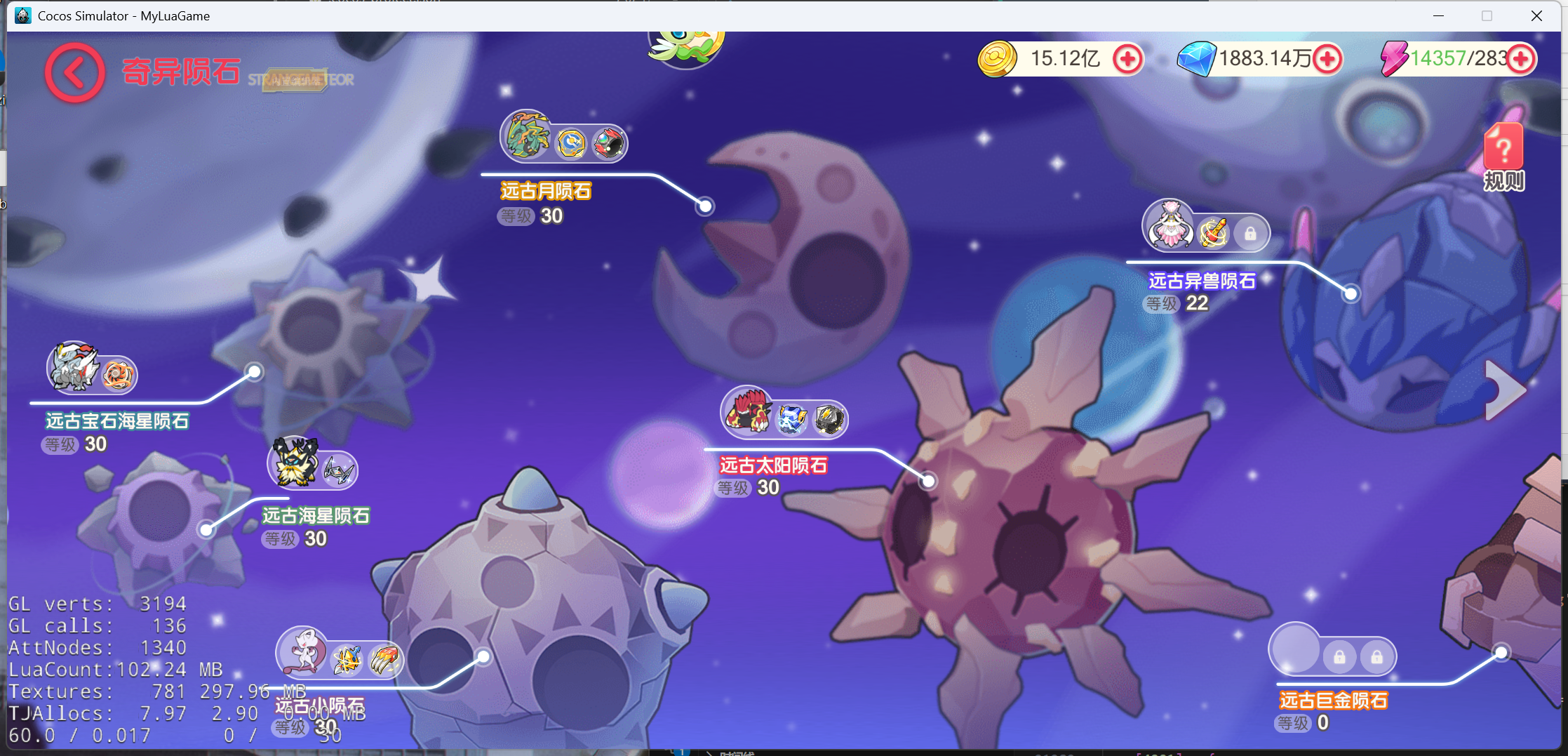
Task: Open the 远古海星陨石 stage
Action: click(x=316, y=516)
